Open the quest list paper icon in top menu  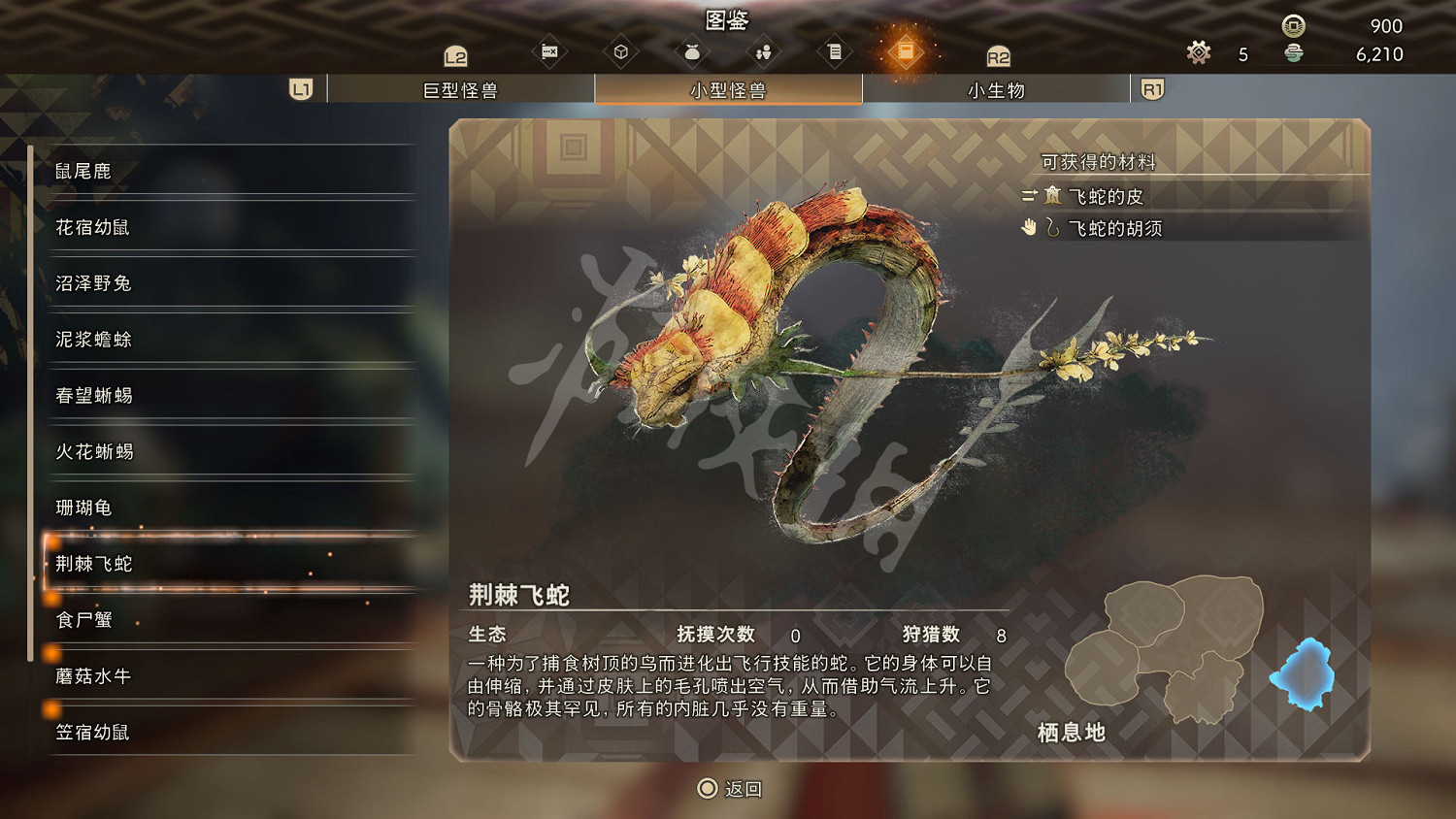pos(834,50)
